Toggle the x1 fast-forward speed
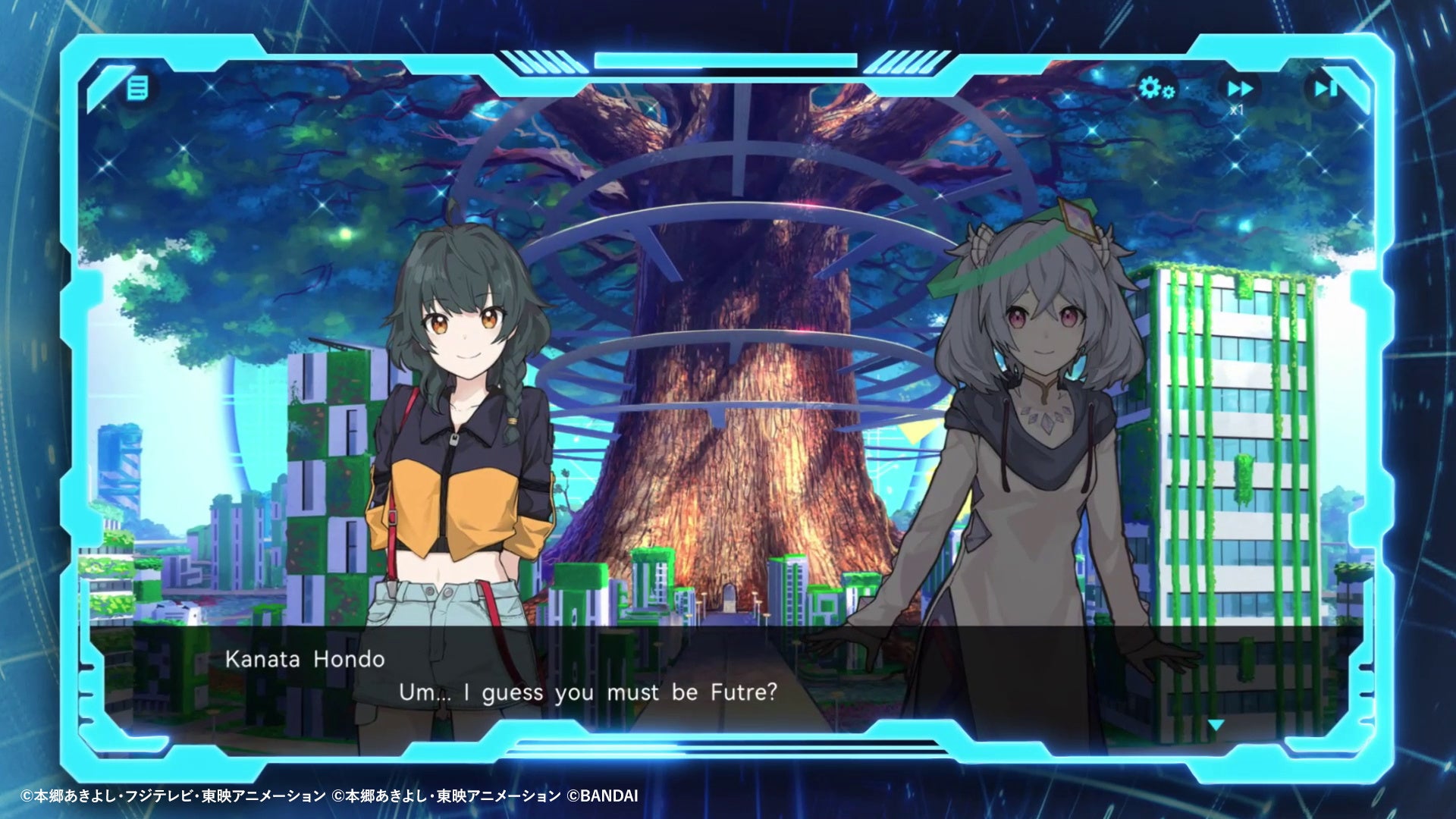 [1240, 91]
